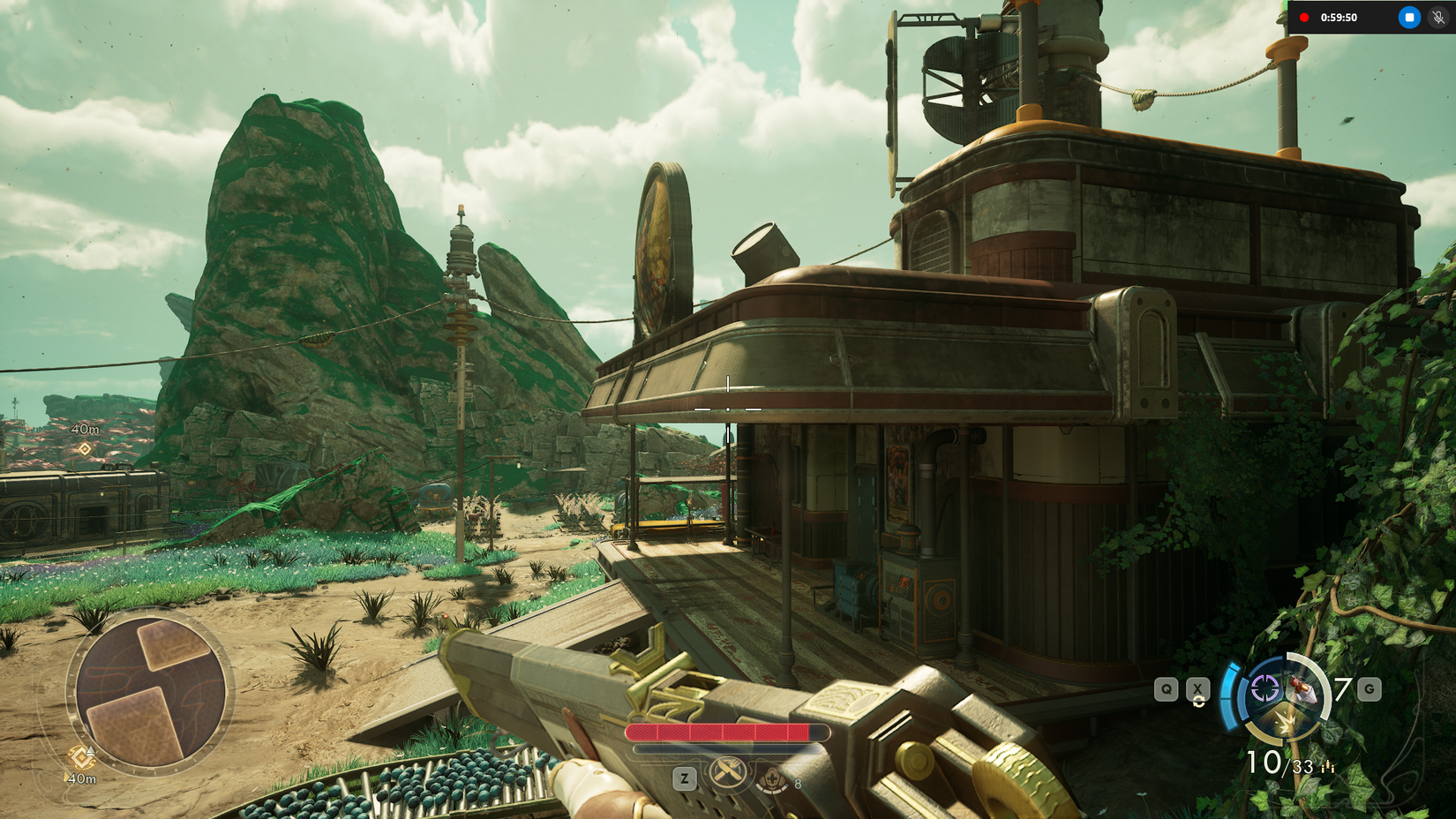Activate the yellow burst melee segment

[x=1286, y=724]
